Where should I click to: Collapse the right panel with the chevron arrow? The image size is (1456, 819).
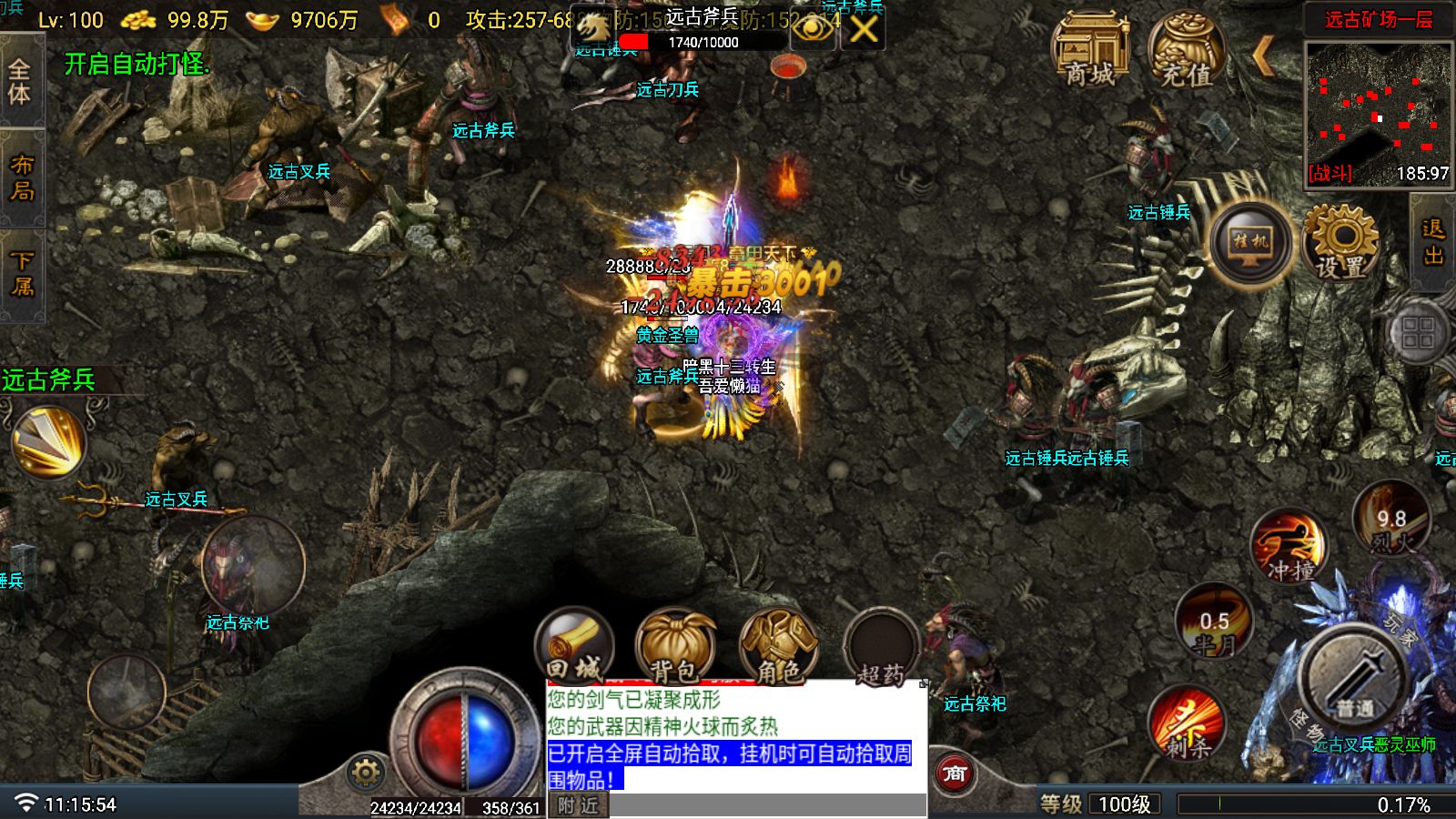point(1263,56)
